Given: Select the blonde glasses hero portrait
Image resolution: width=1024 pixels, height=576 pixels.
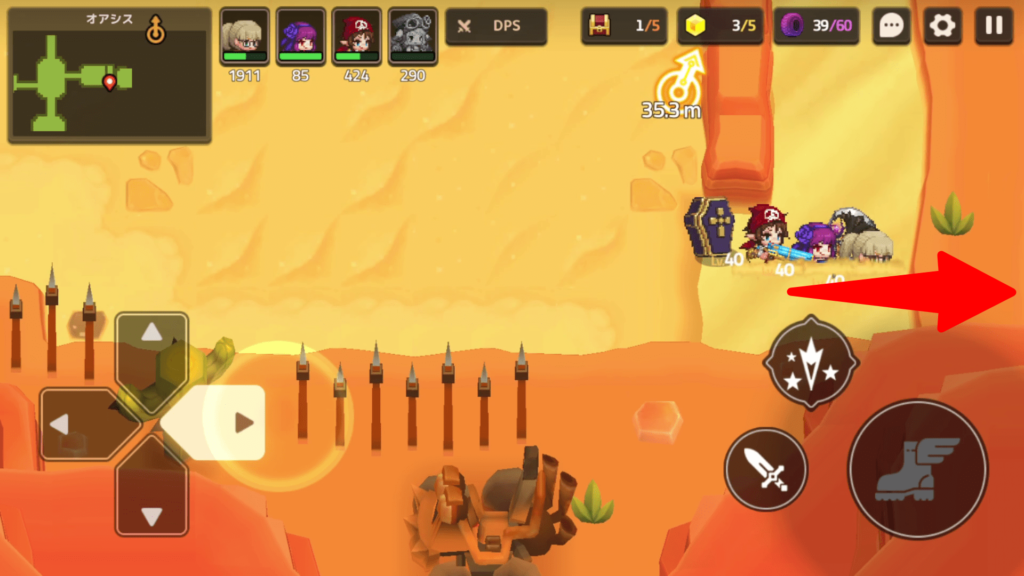Looking at the screenshot, I should [x=245, y=38].
